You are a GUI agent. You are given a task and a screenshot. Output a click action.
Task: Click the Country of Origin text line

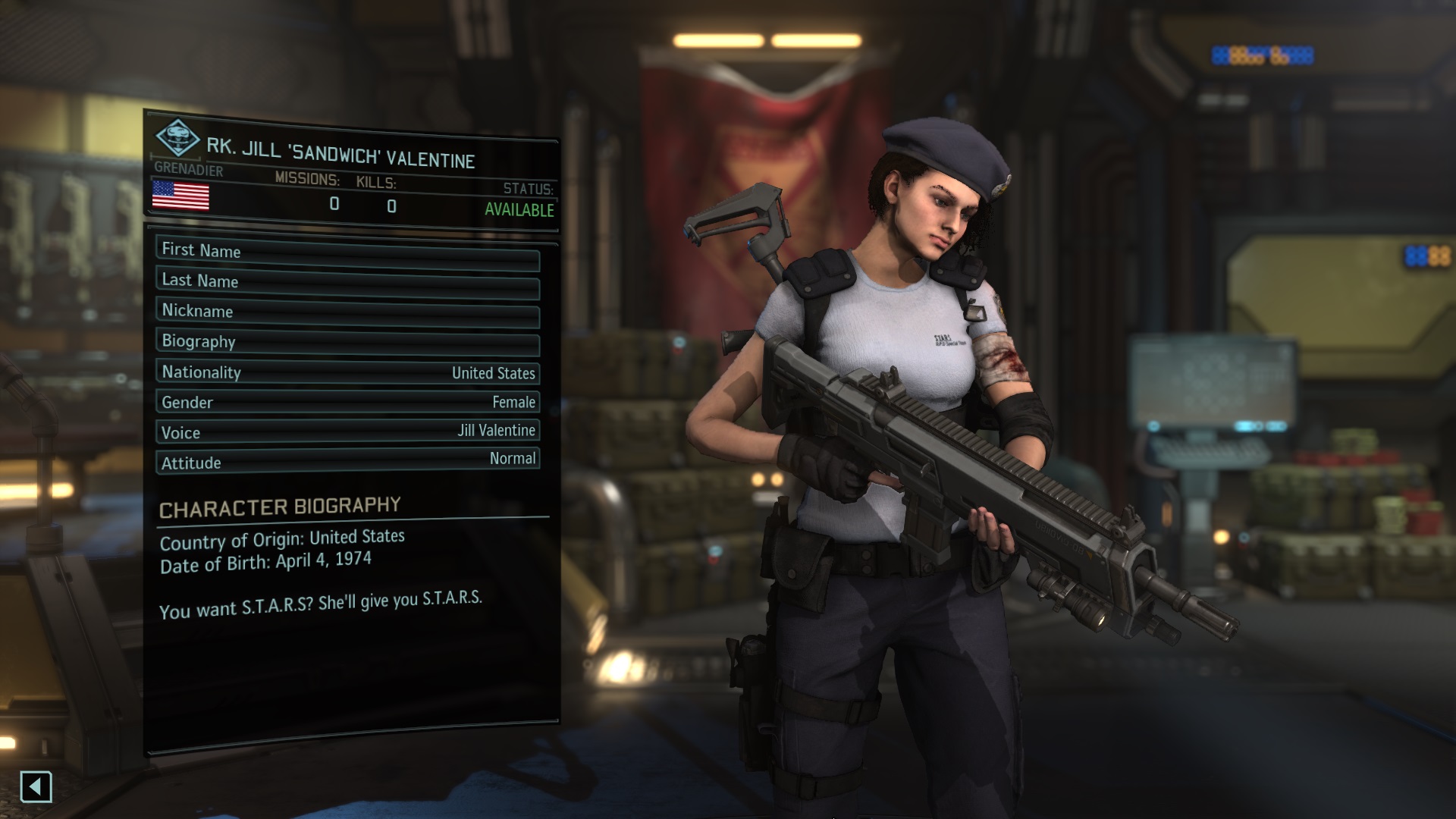(282, 536)
